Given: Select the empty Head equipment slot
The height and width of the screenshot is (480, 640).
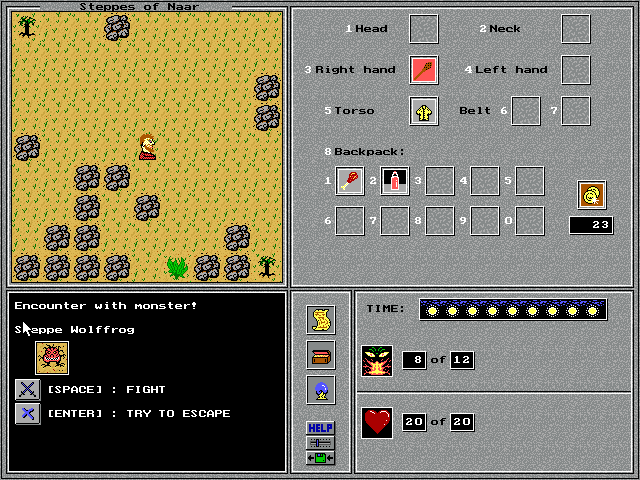Looking at the screenshot, I should (x=424, y=29).
